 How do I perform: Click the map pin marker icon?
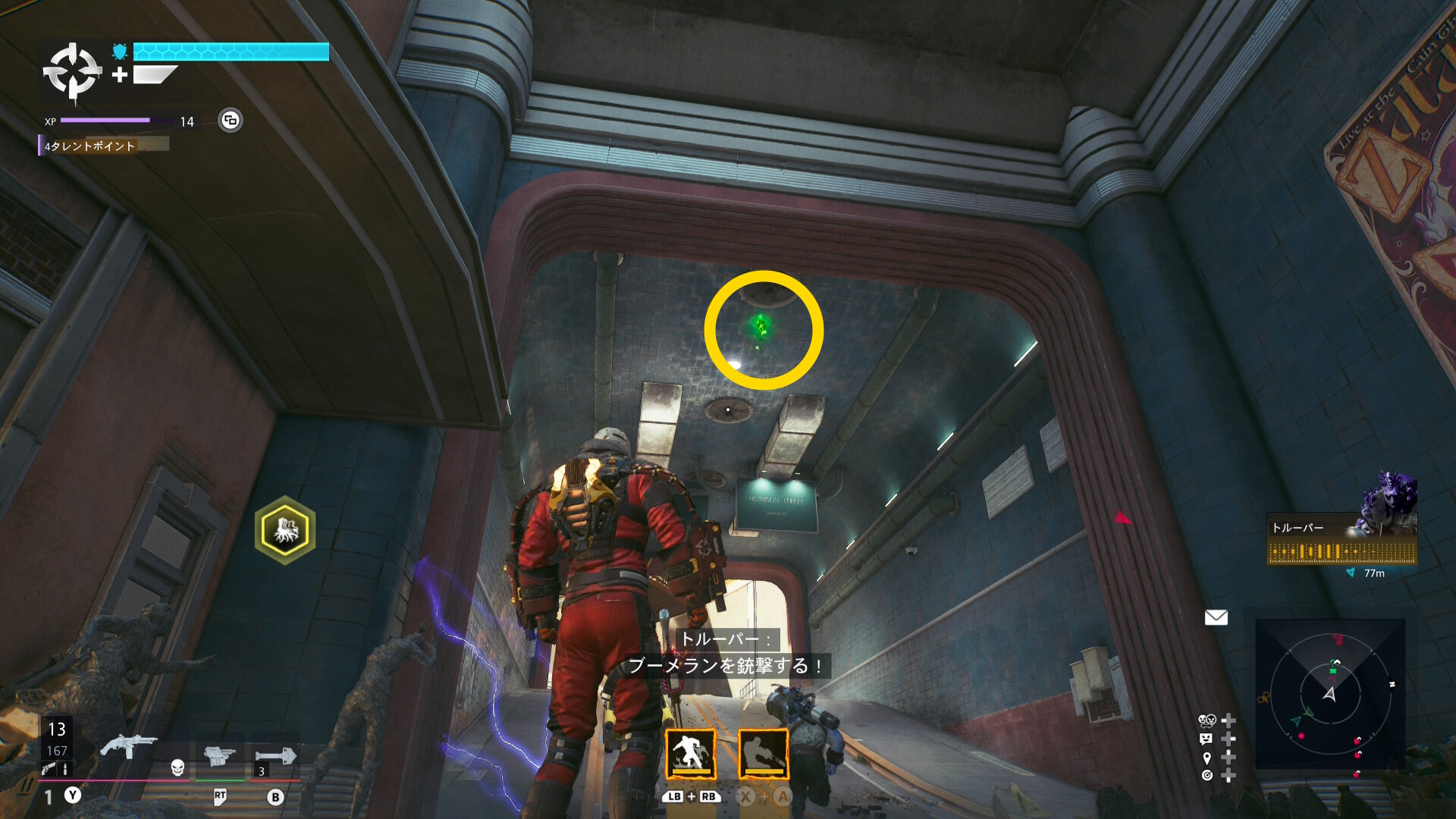click(1207, 757)
